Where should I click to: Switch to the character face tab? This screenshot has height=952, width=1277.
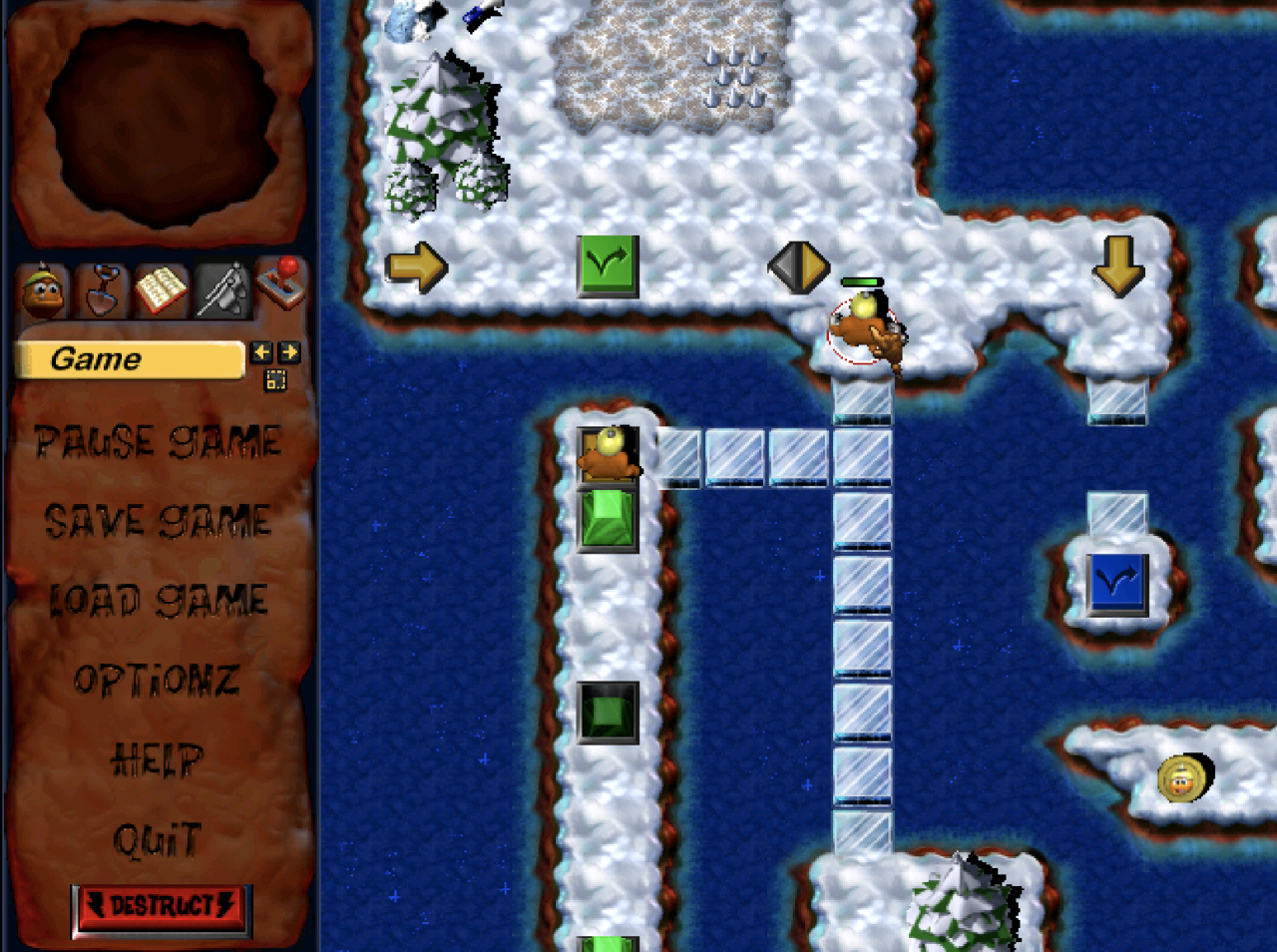43,290
